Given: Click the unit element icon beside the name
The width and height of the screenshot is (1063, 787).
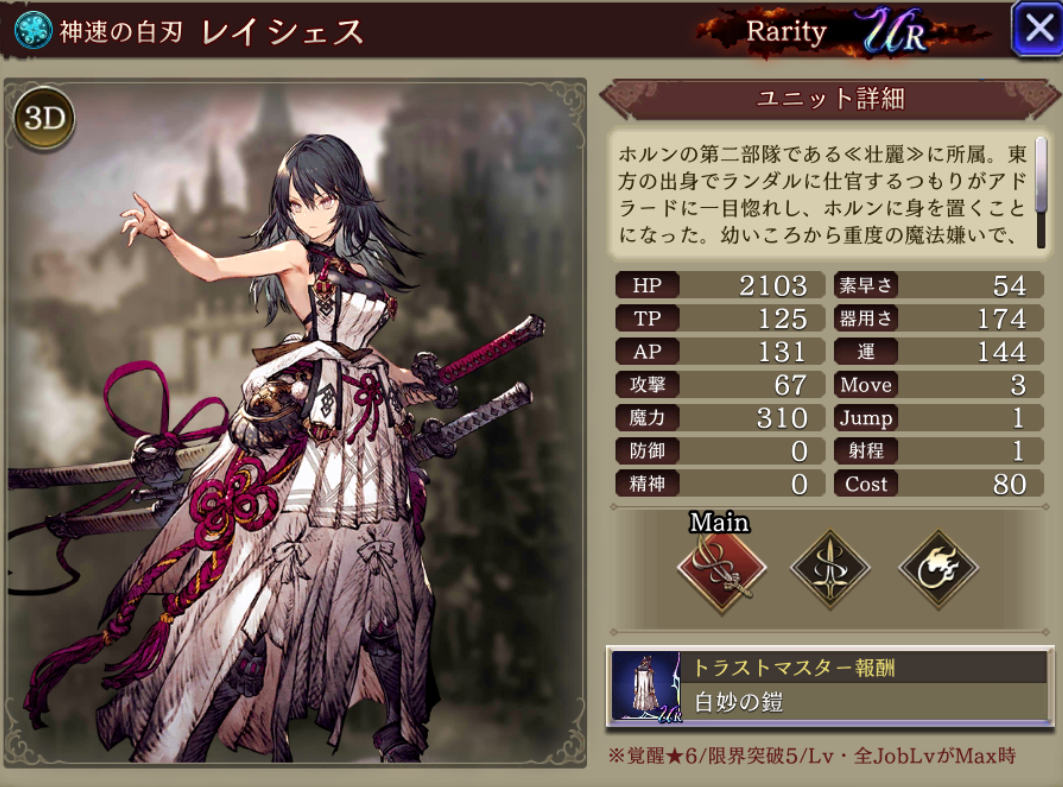Looking at the screenshot, I should (x=33, y=30).
